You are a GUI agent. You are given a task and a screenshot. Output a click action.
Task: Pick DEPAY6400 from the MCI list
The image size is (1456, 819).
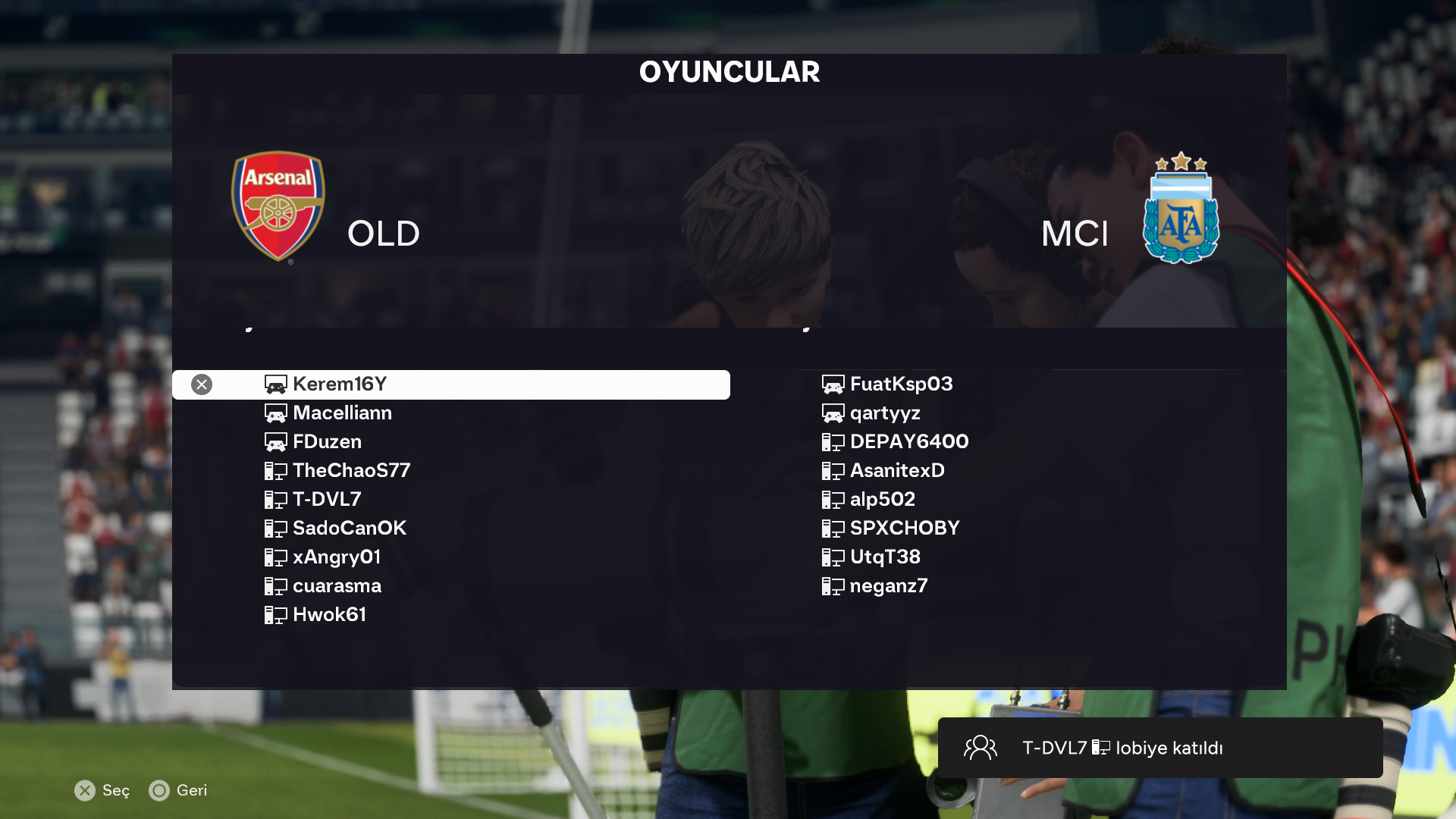click(908, 442)
